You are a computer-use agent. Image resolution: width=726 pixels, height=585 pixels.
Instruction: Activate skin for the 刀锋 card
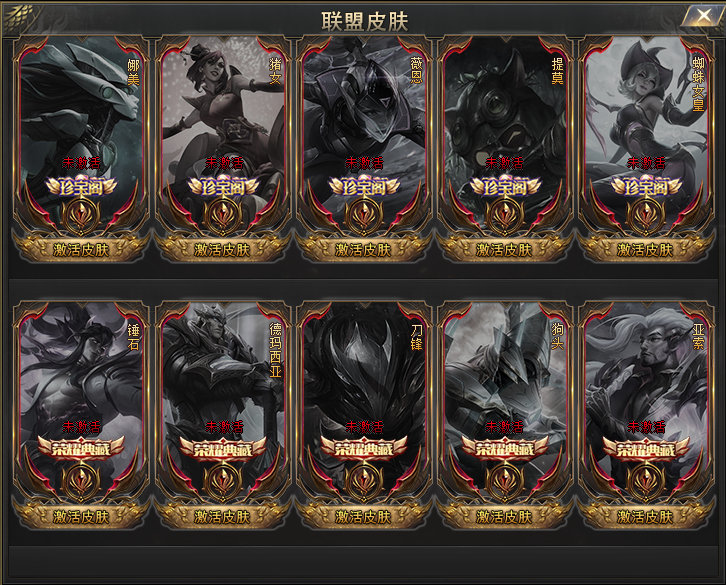(x=363, y=517)
